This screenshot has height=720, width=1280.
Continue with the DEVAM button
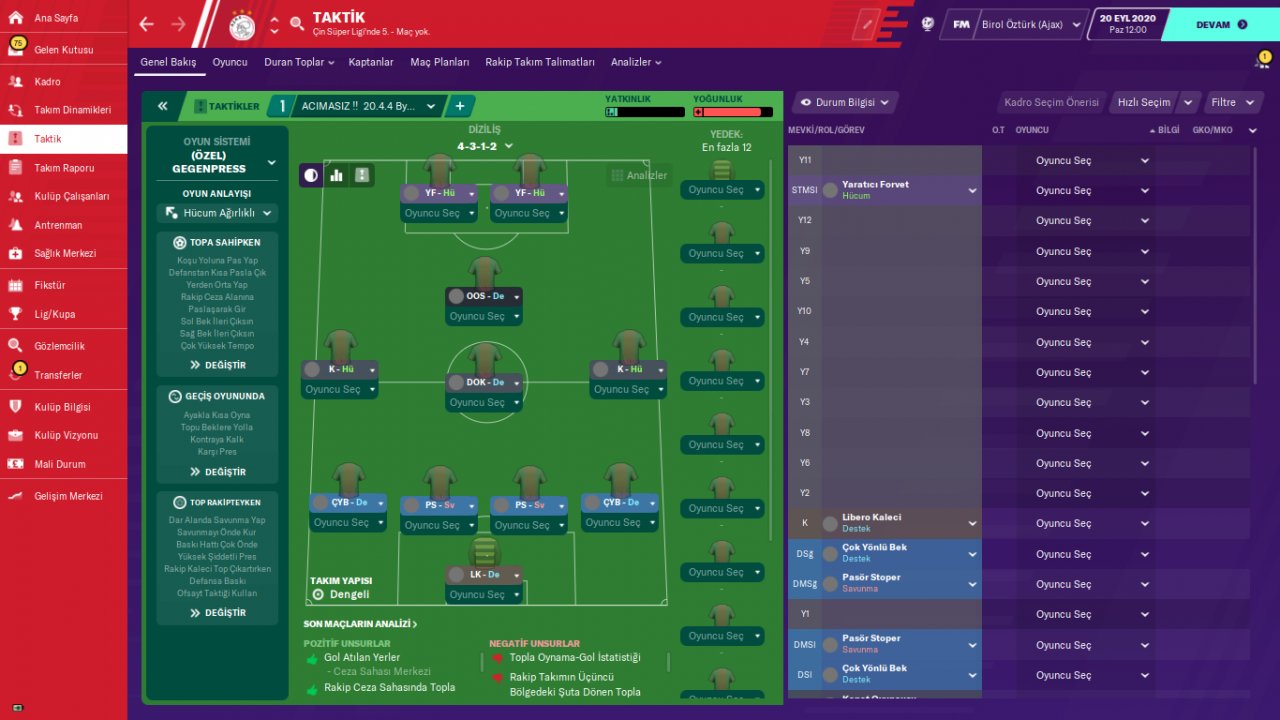1220,25
